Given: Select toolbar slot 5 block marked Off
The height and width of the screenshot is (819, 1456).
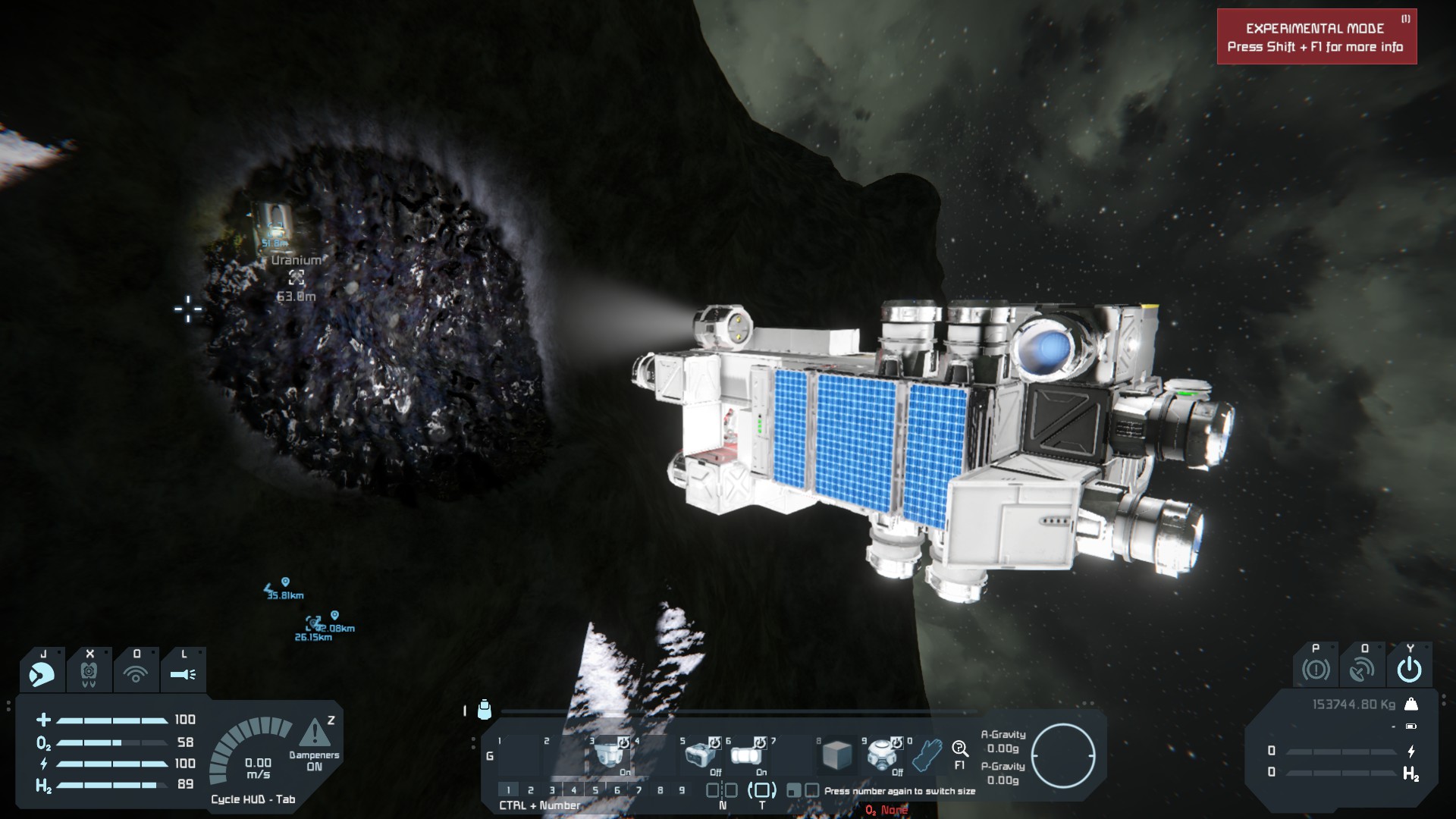Looking at the screenshot, I should (x=700, y=755).
